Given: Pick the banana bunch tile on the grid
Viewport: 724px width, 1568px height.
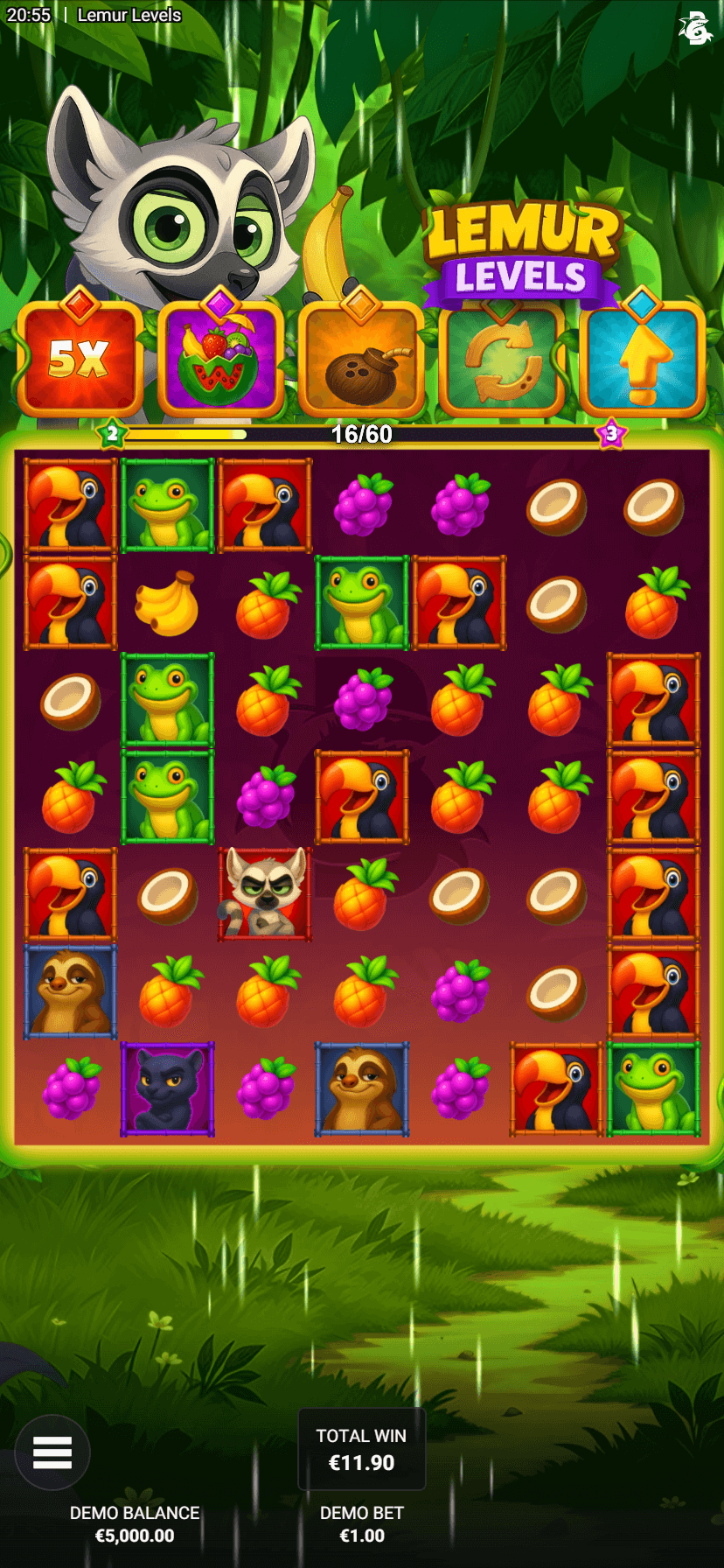Looking at the screenshot, I should click(167, 603).
